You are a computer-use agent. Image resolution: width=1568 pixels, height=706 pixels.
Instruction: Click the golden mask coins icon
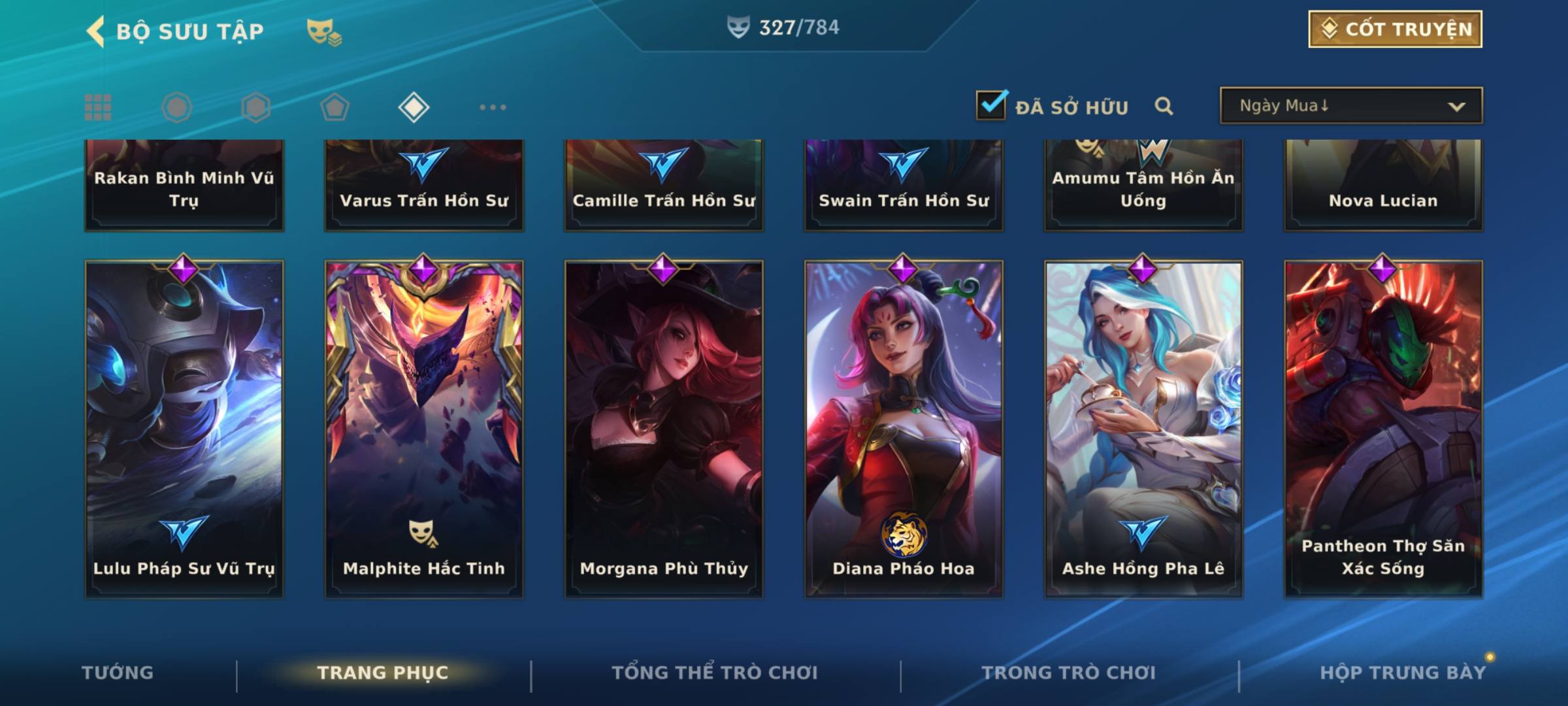pyautogui.click(x=323, y=31)
